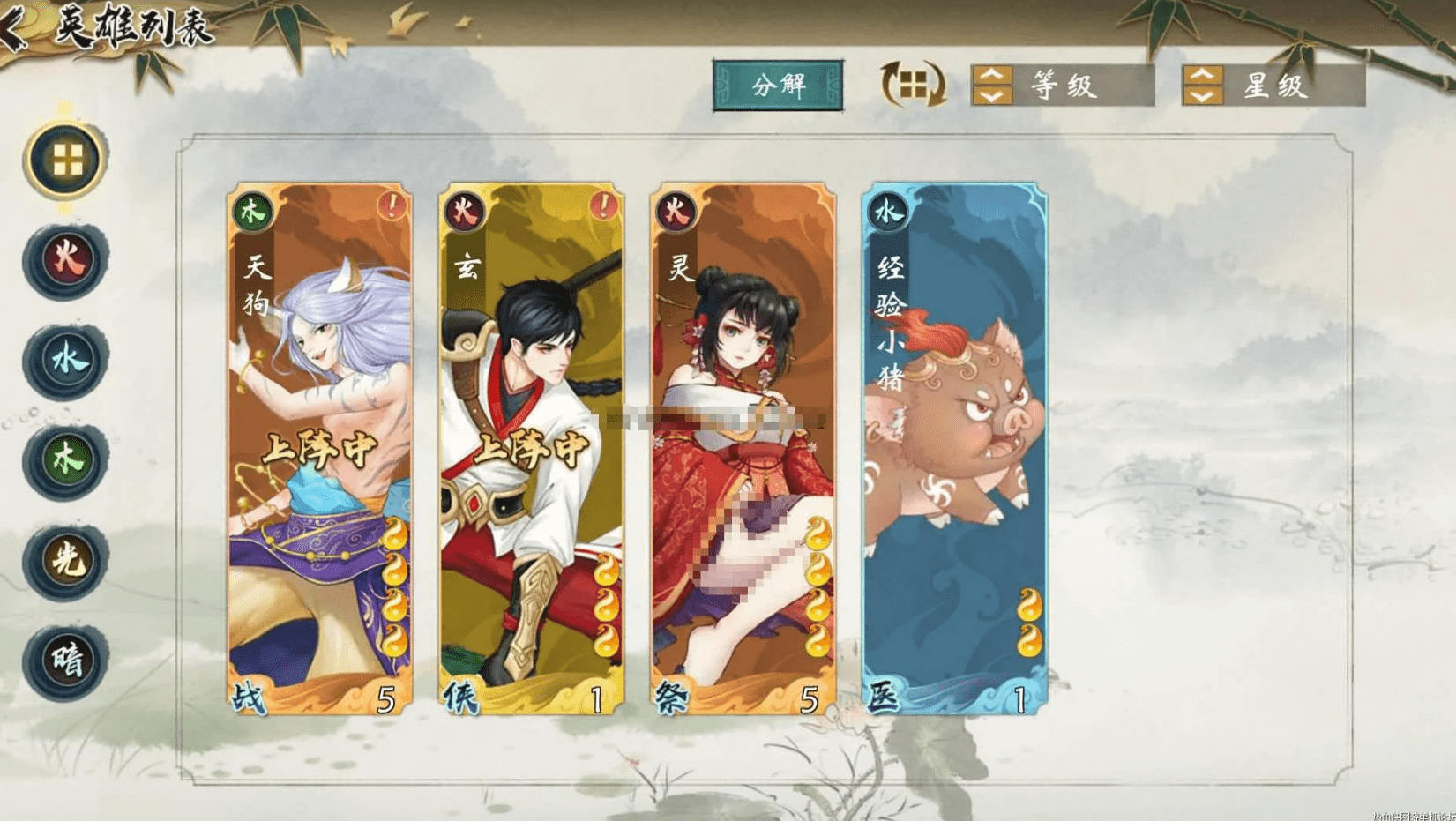Open the 分解 decompose button
1456x821 pixels.
778,86
